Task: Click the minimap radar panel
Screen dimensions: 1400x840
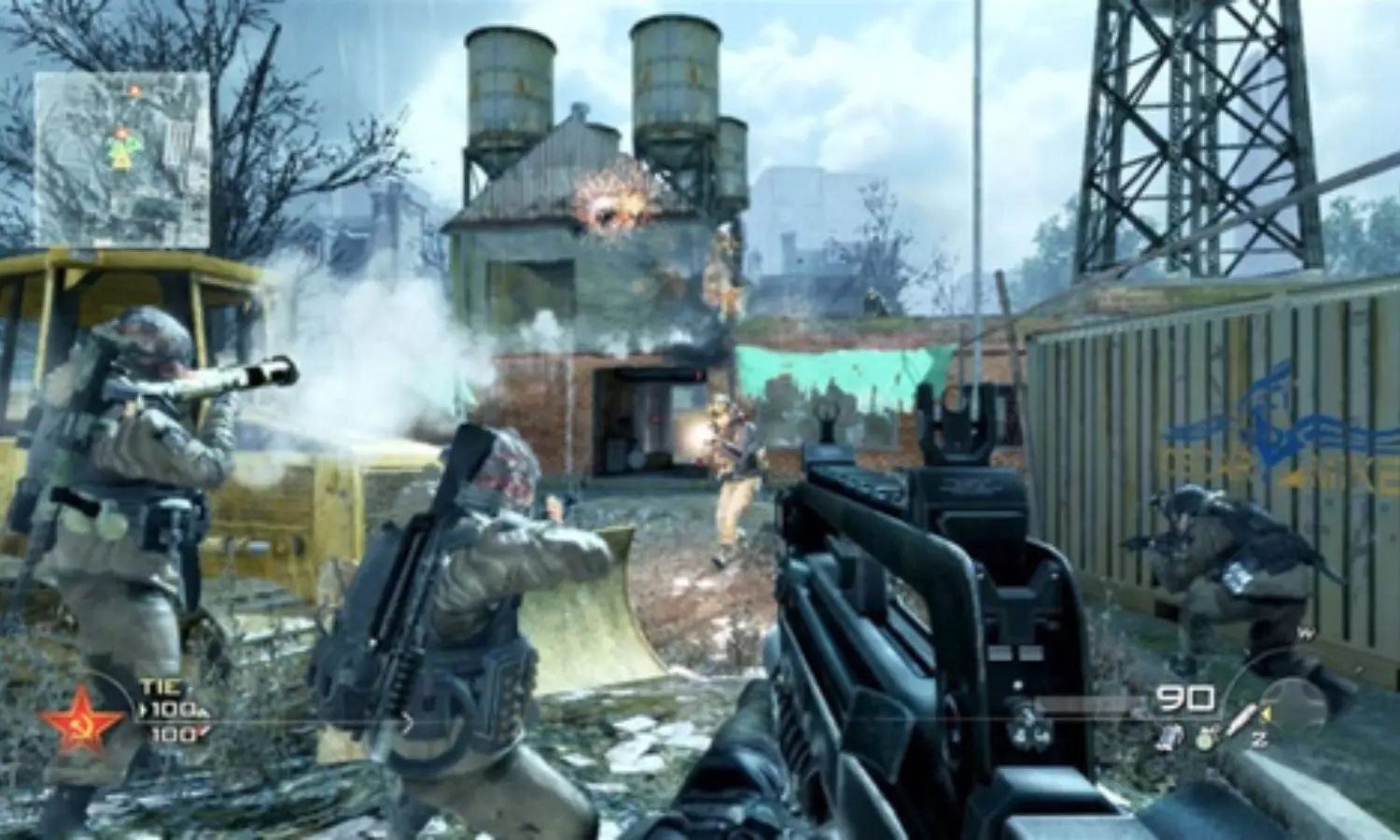Action: [x=121, y=159]
